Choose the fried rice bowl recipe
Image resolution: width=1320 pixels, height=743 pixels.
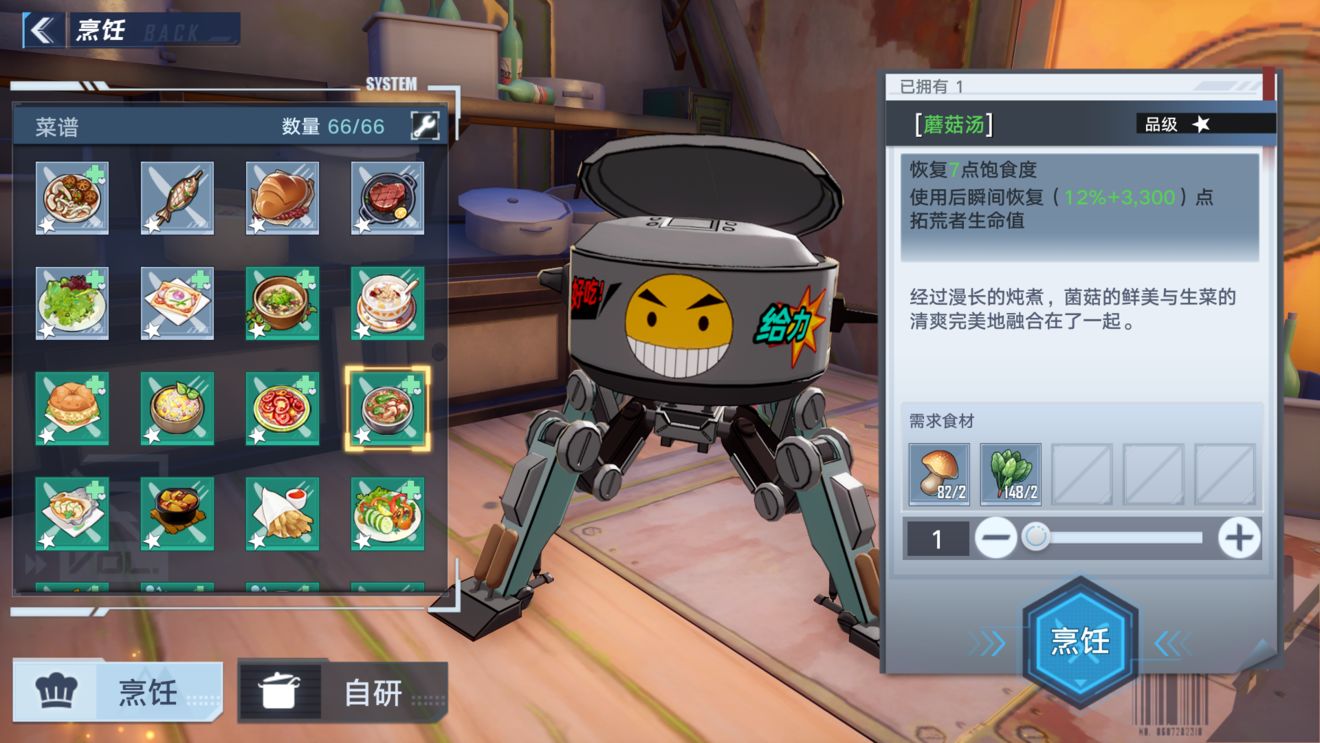click(177, 408)
